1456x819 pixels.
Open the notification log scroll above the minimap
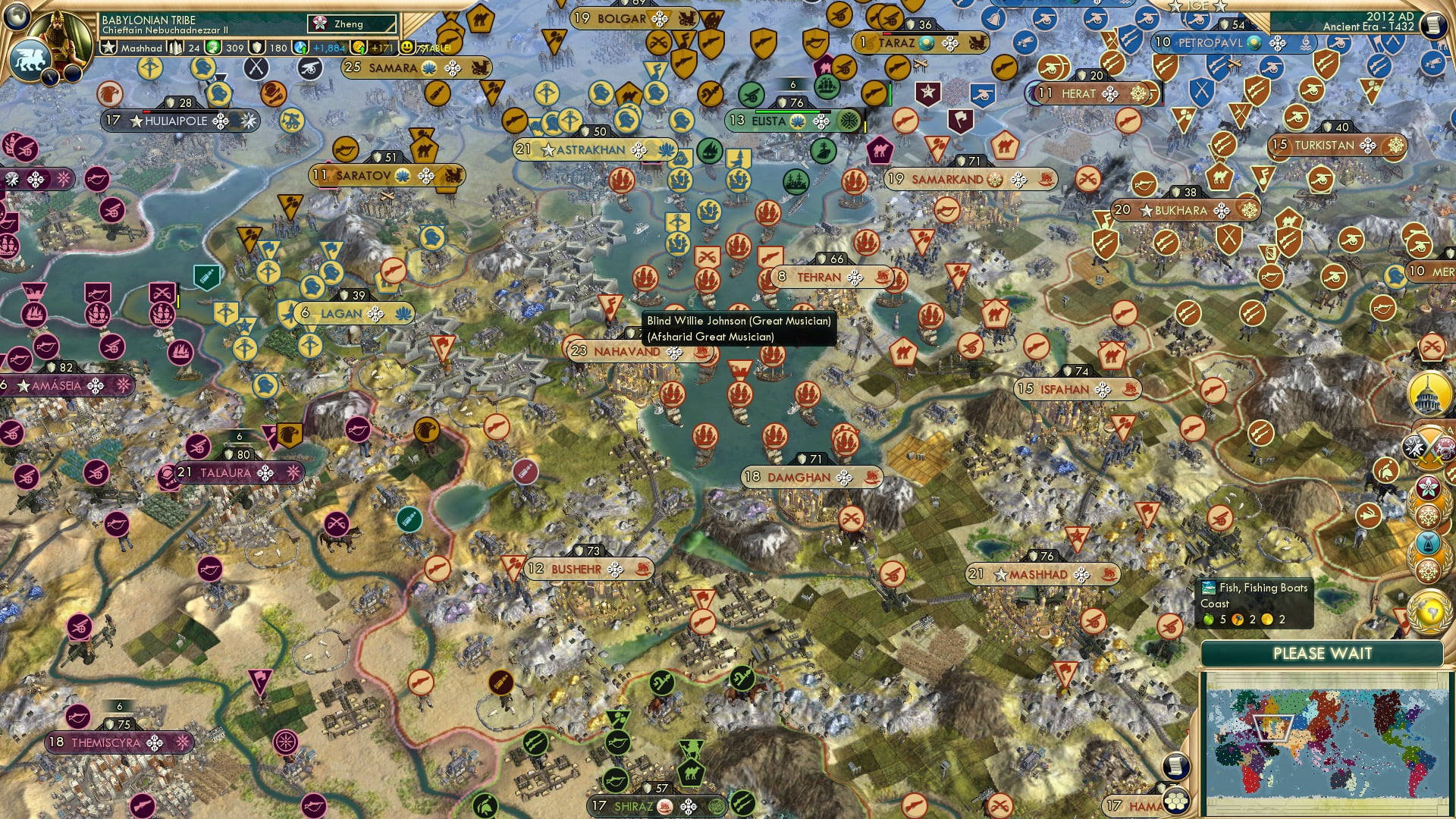click(x=1175, y=767)
